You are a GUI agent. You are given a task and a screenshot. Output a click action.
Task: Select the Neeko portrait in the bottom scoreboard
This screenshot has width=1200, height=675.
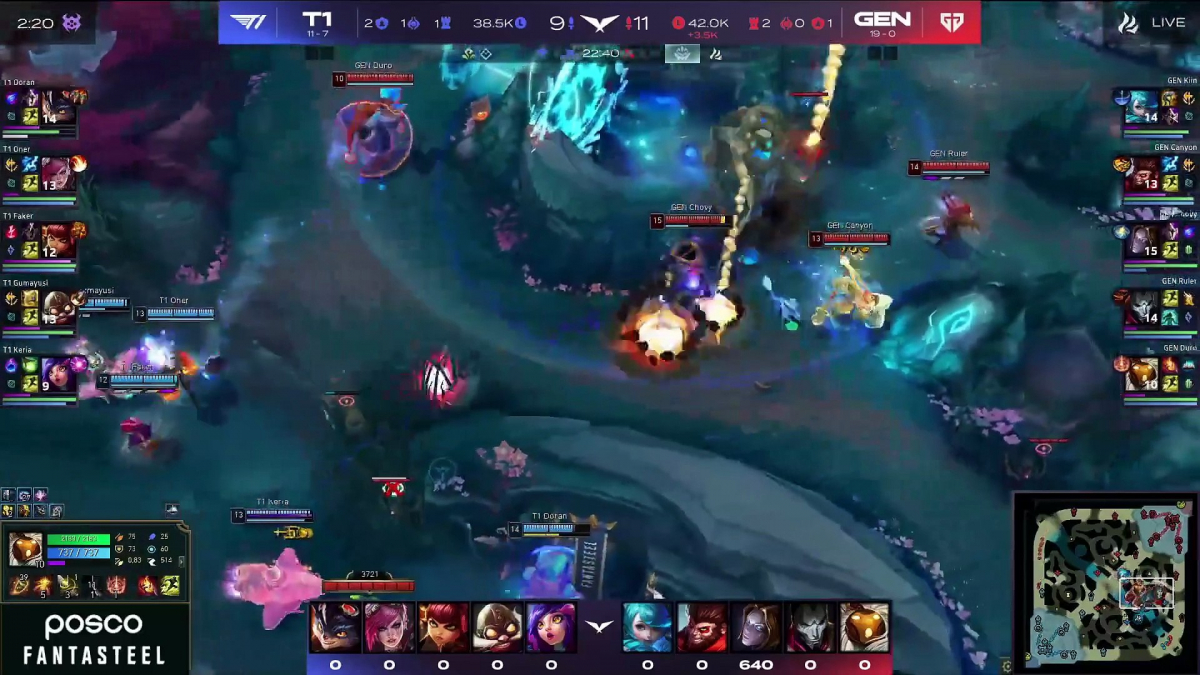551,627
